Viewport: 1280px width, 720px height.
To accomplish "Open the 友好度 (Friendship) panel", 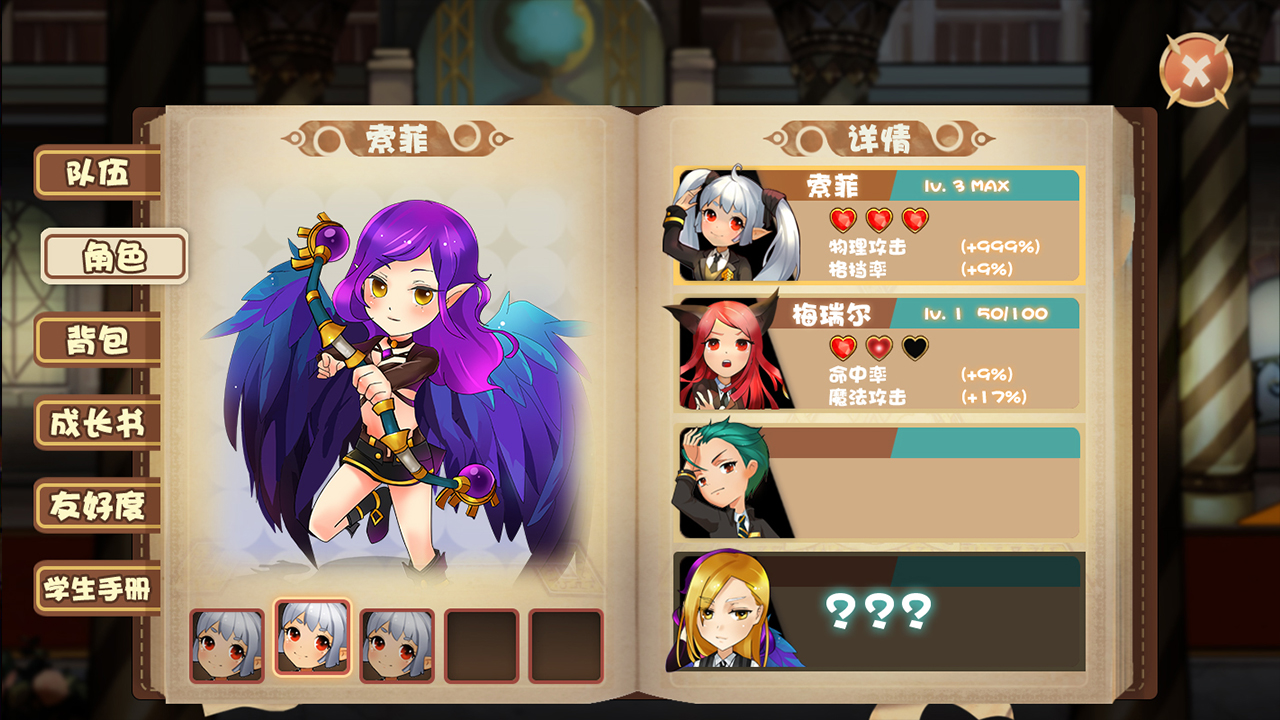I will (99, 507).
